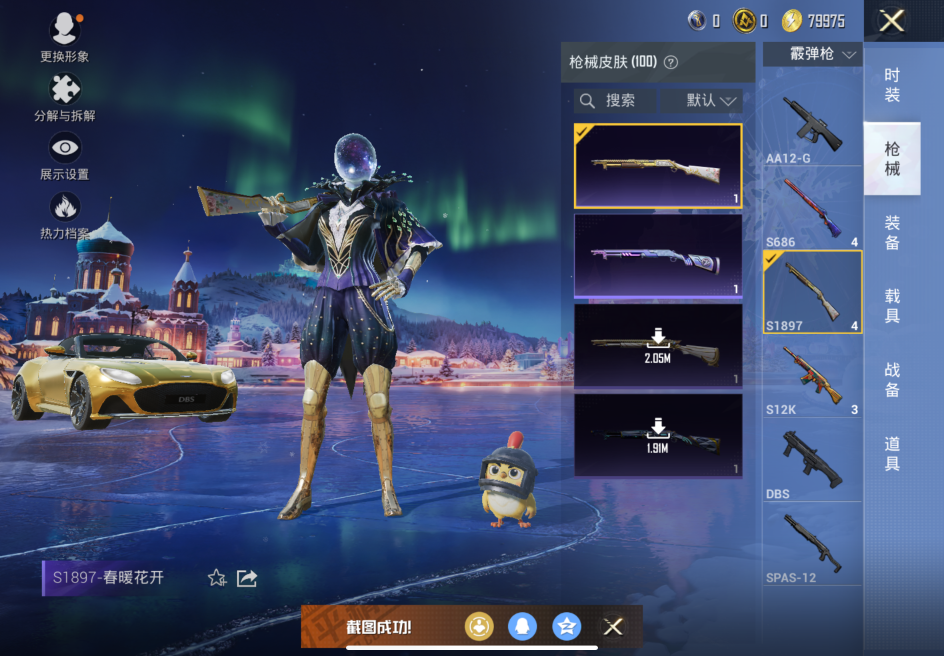Open the 霰弹枪 weapon type dropdown
Viewport: 944px width, 656px height.
pyautogui.click(x=812, y=54)
